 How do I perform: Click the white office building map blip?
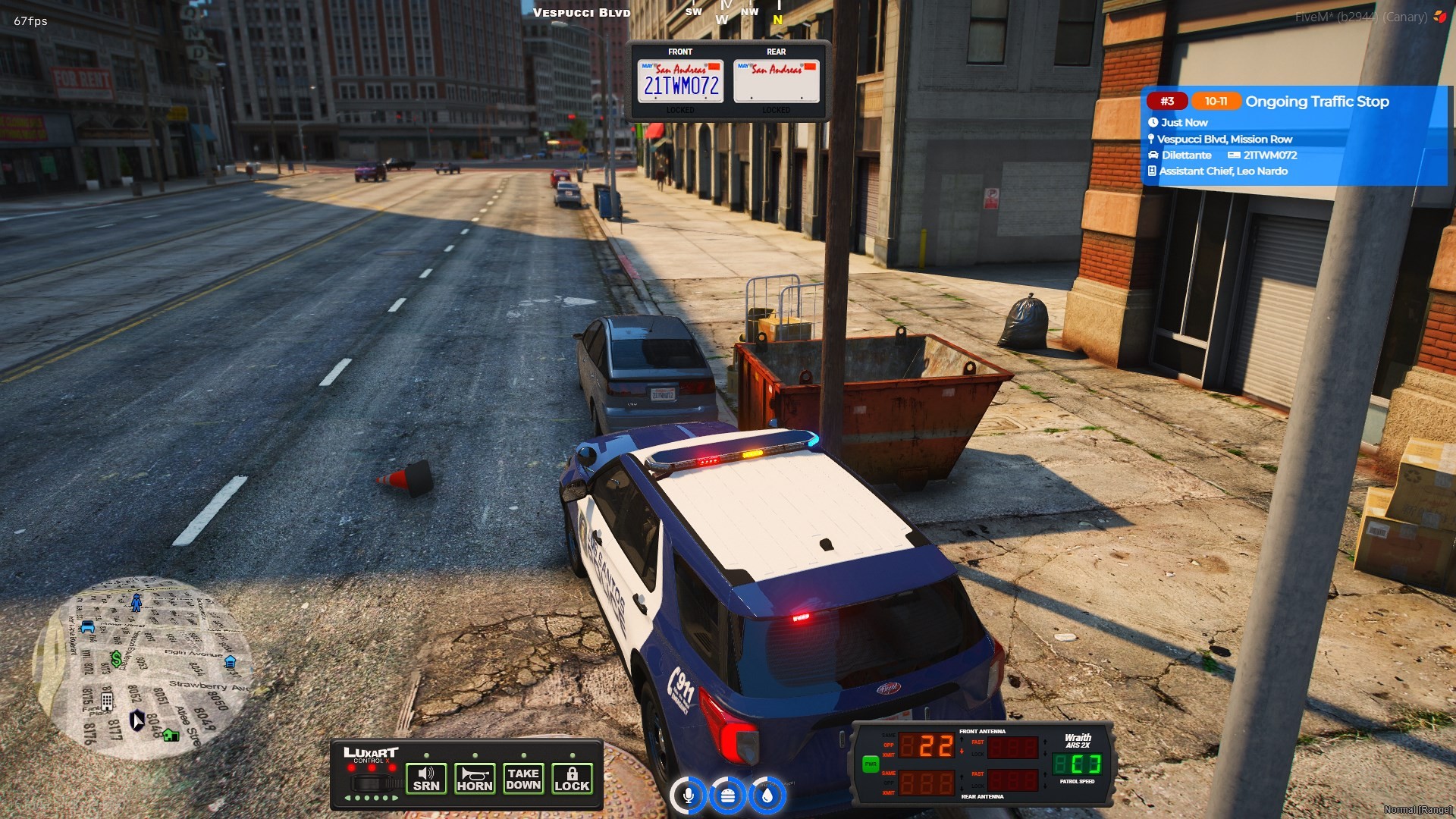(x=107, y=701)
